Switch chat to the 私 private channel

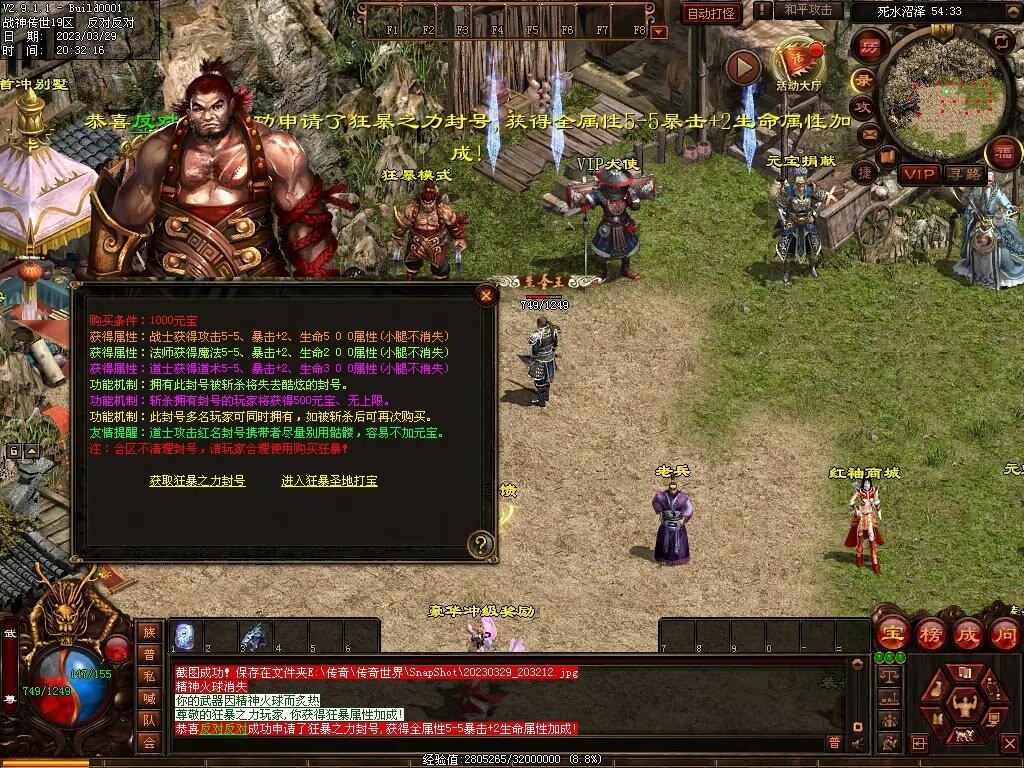(x=149, y=676)
